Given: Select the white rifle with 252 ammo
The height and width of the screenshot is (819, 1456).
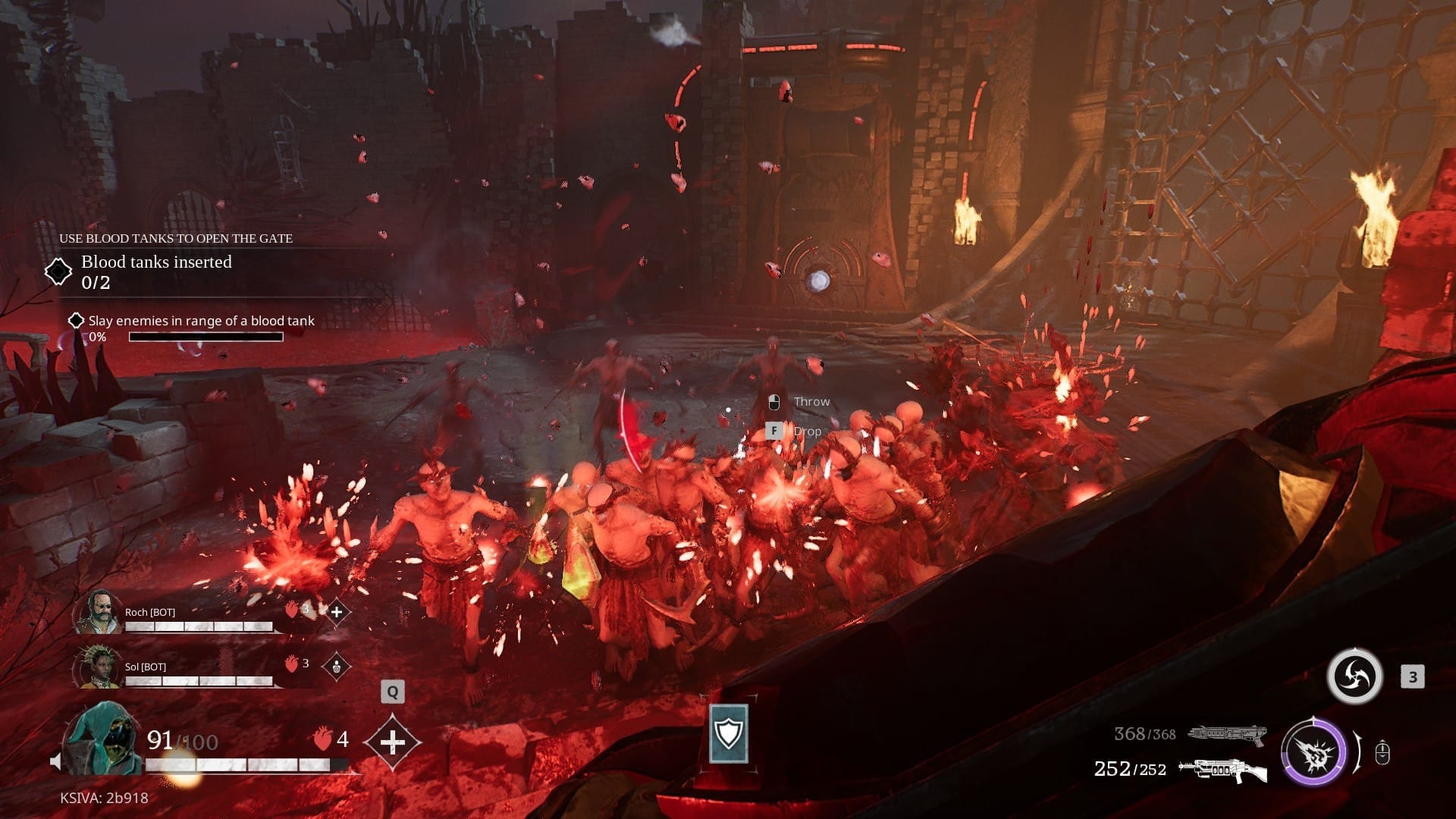Looking at the screenshot, I should [x=1222, y=770].
